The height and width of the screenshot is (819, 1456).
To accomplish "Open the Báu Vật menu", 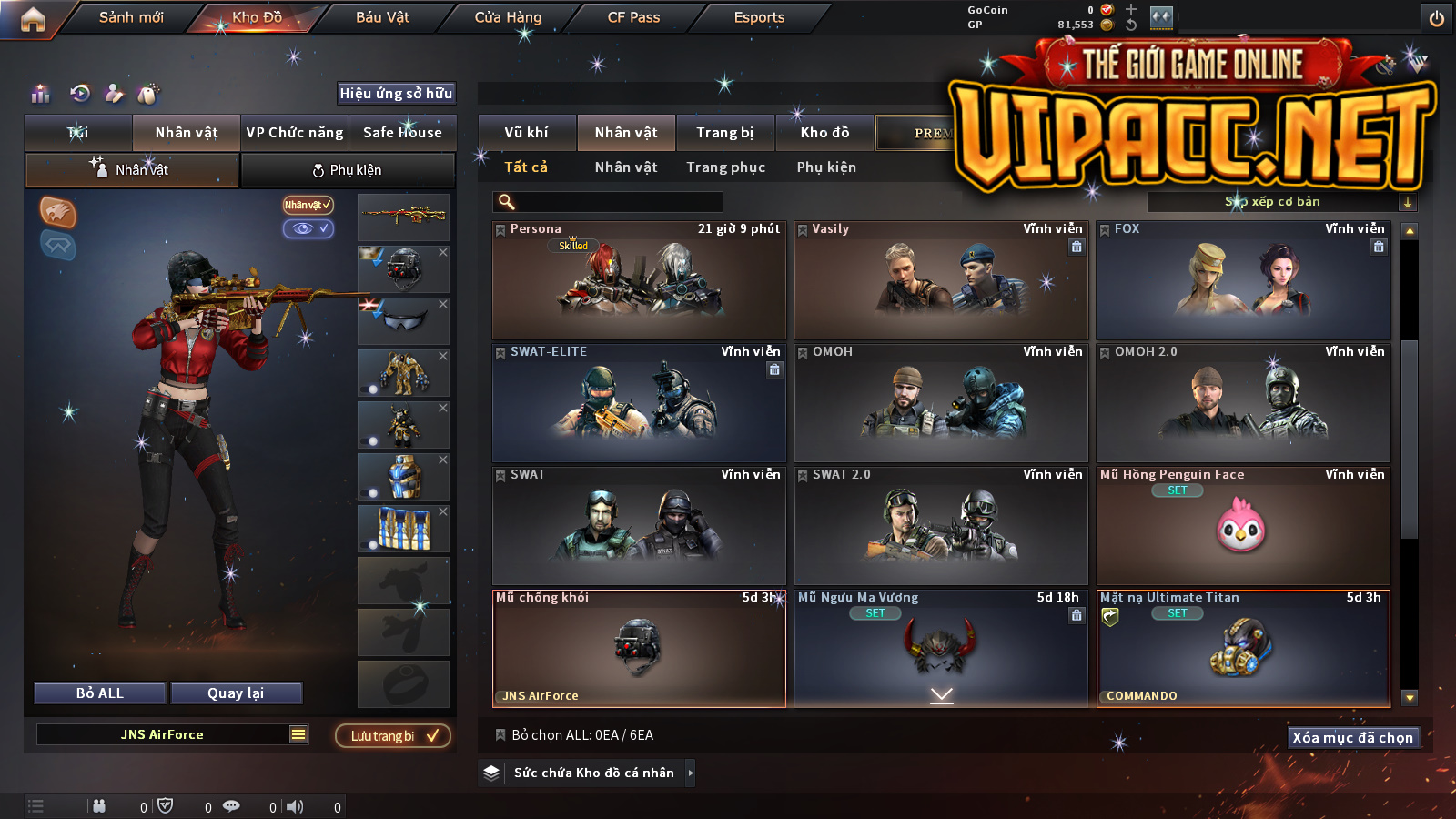I will point(382,17).
